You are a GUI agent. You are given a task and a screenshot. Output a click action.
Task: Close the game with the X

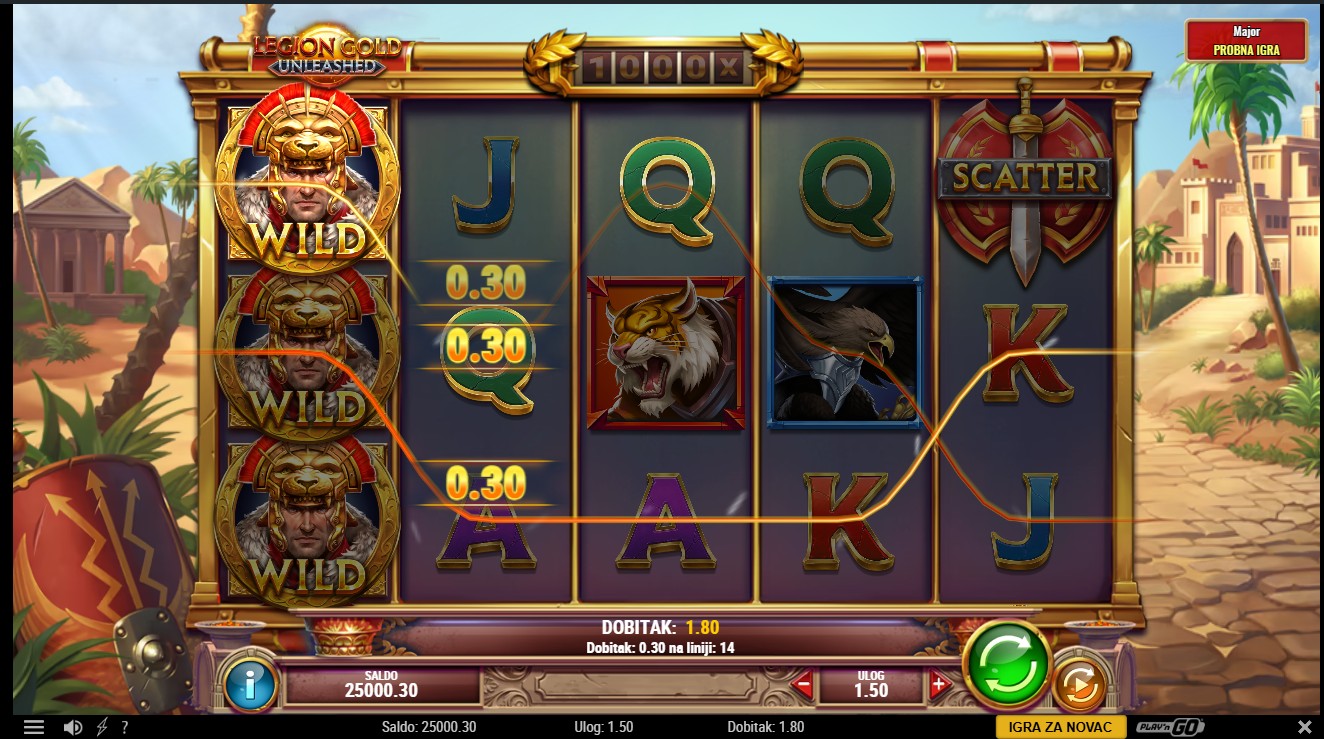[x=1304, y=727]
